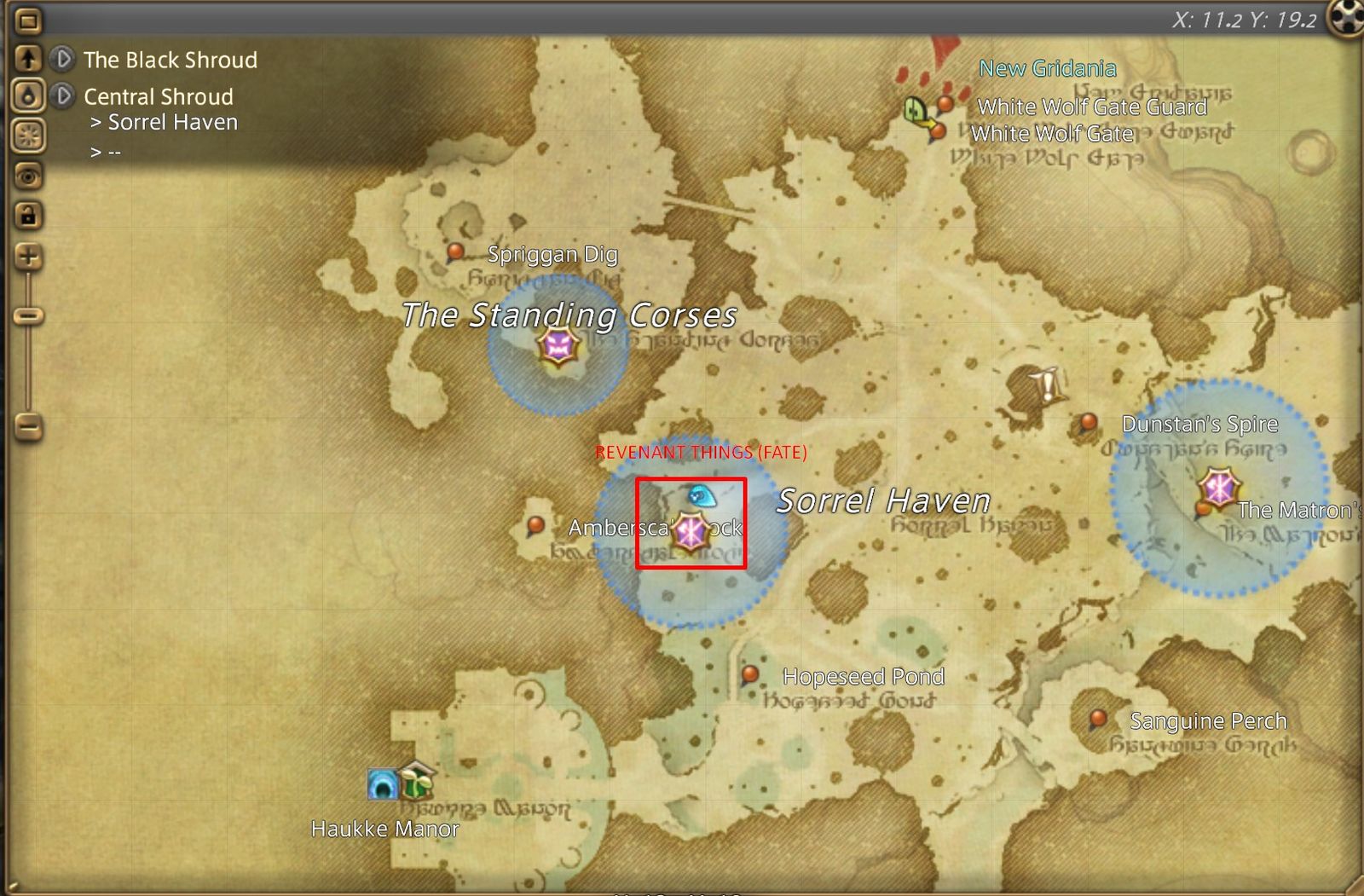Click the starburst icon button on the toolbar
Image resolution: width=1364 pixels, height=896 pixels.
point(28,135)
